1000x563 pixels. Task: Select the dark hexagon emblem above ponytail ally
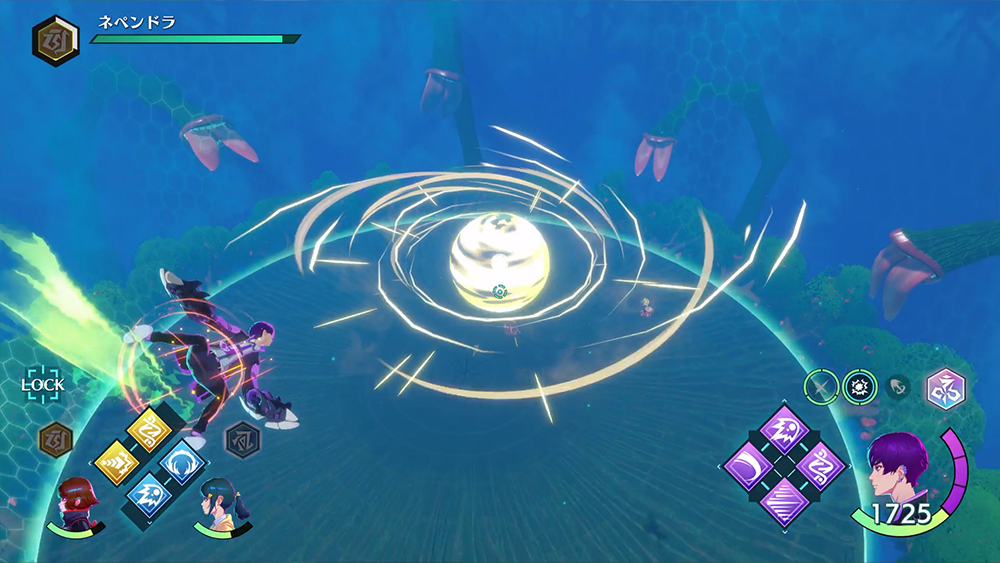(x=240, y=438)
